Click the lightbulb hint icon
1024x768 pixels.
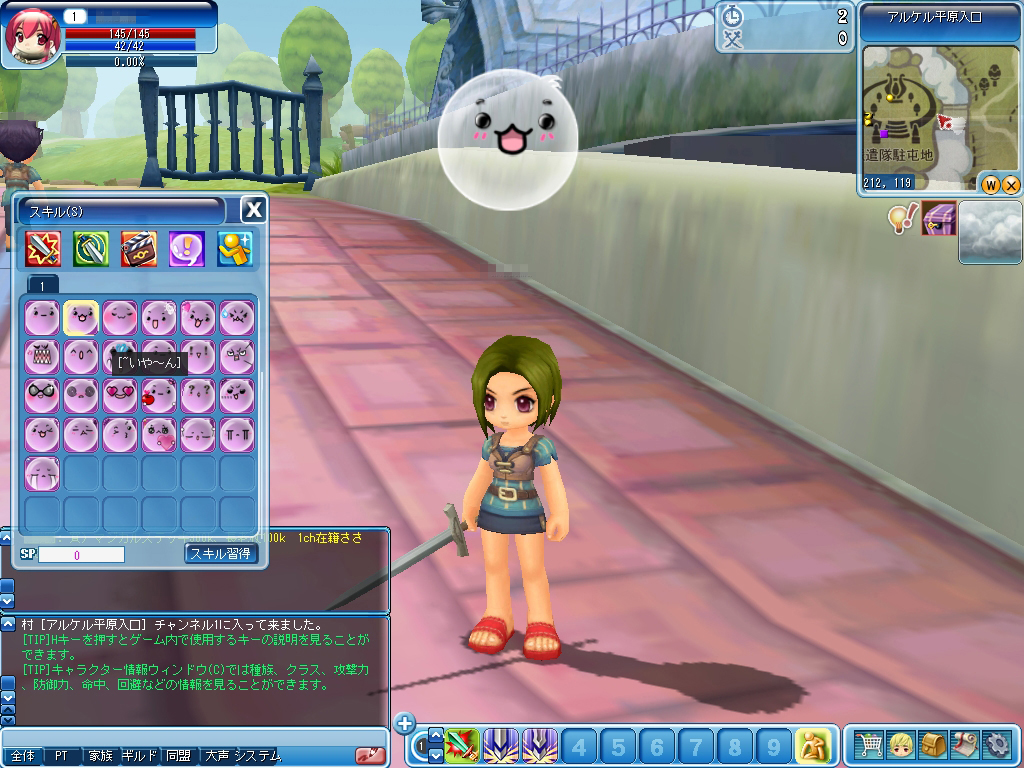[903, 218]
